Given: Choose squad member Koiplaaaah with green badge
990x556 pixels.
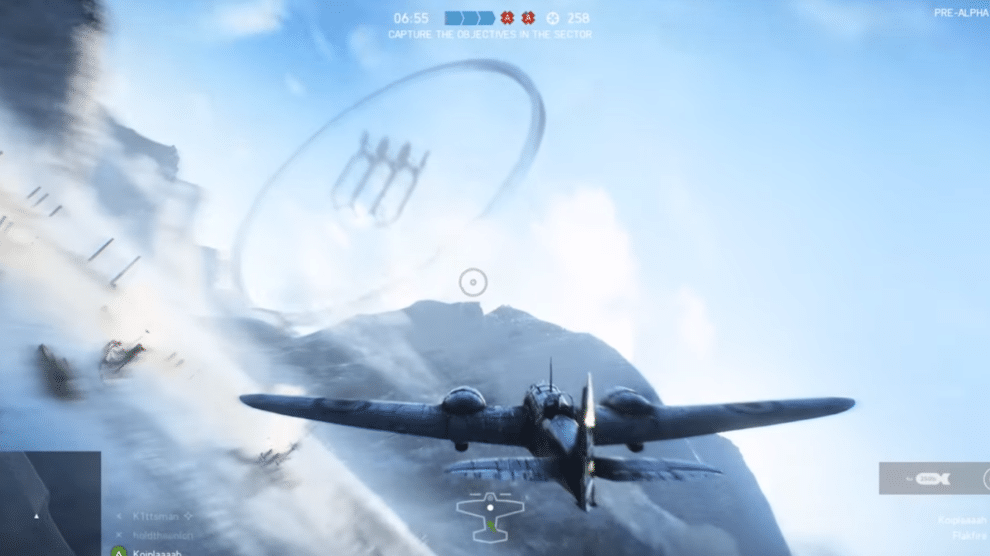Looking at the screenshot, I should [x=152, y=550].
